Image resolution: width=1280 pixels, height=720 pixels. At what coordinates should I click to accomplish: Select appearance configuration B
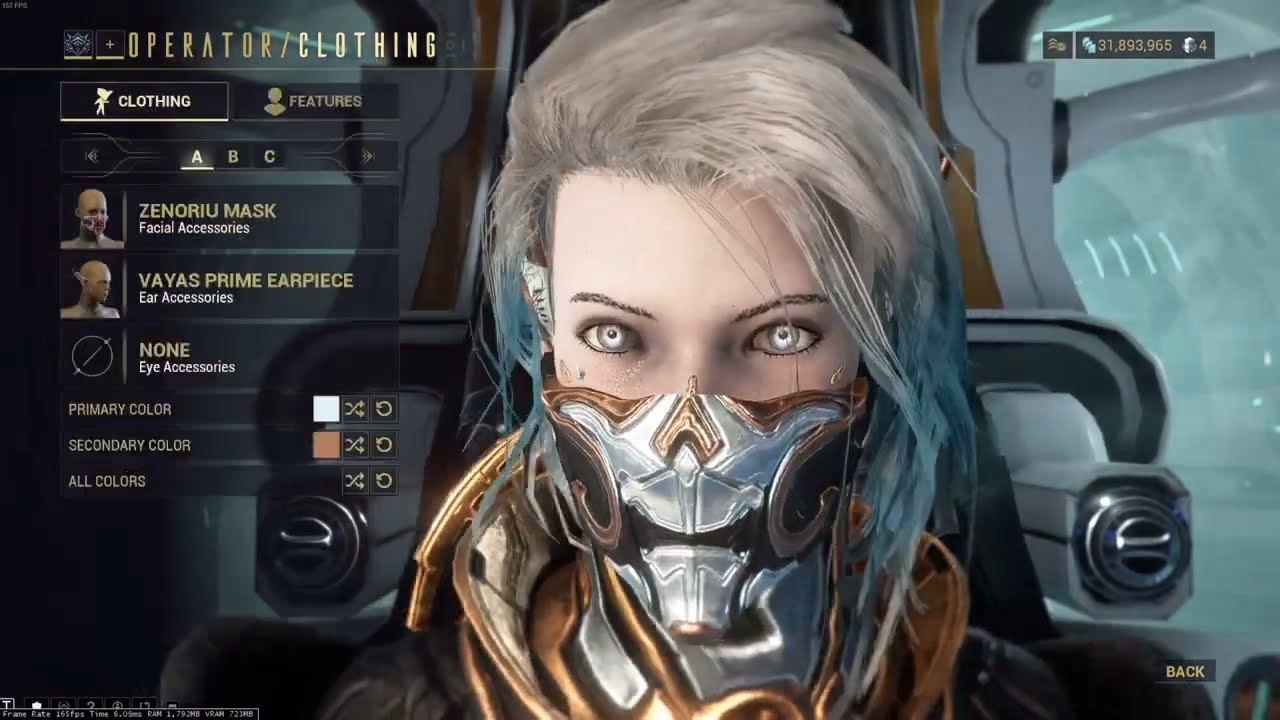coord(231,156)
